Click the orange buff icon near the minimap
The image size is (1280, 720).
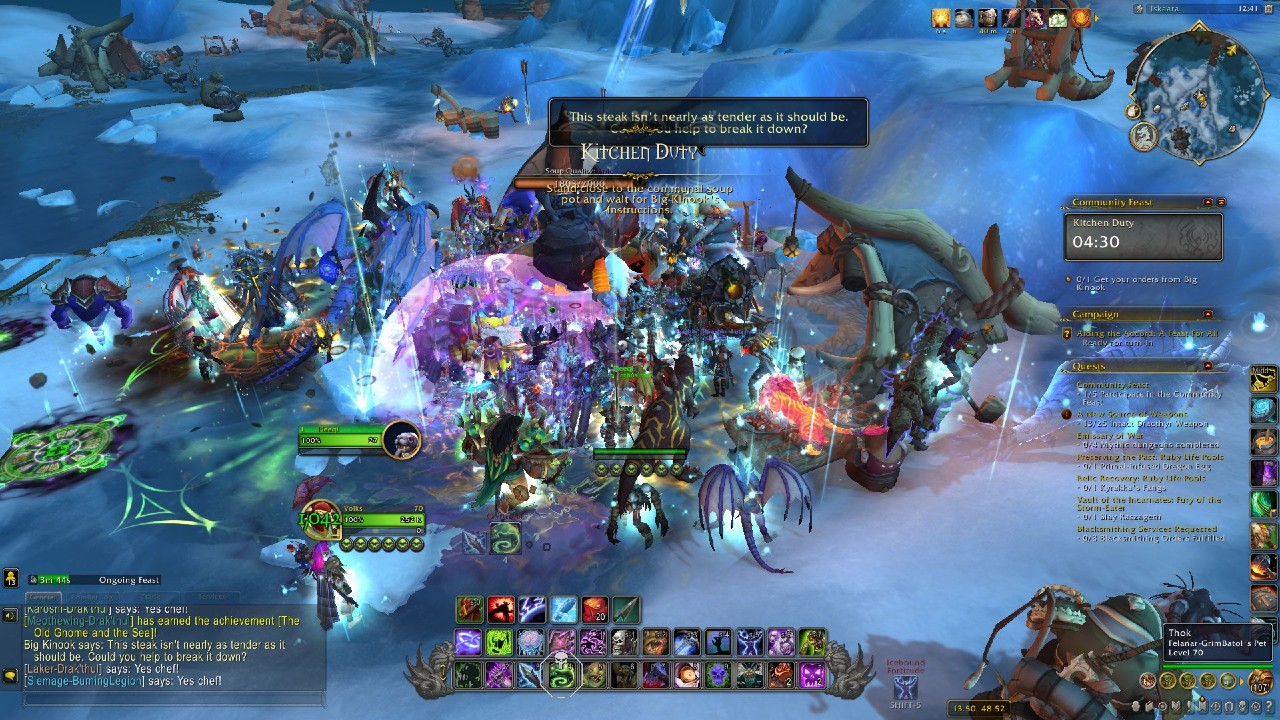(x=1080, y=20)
